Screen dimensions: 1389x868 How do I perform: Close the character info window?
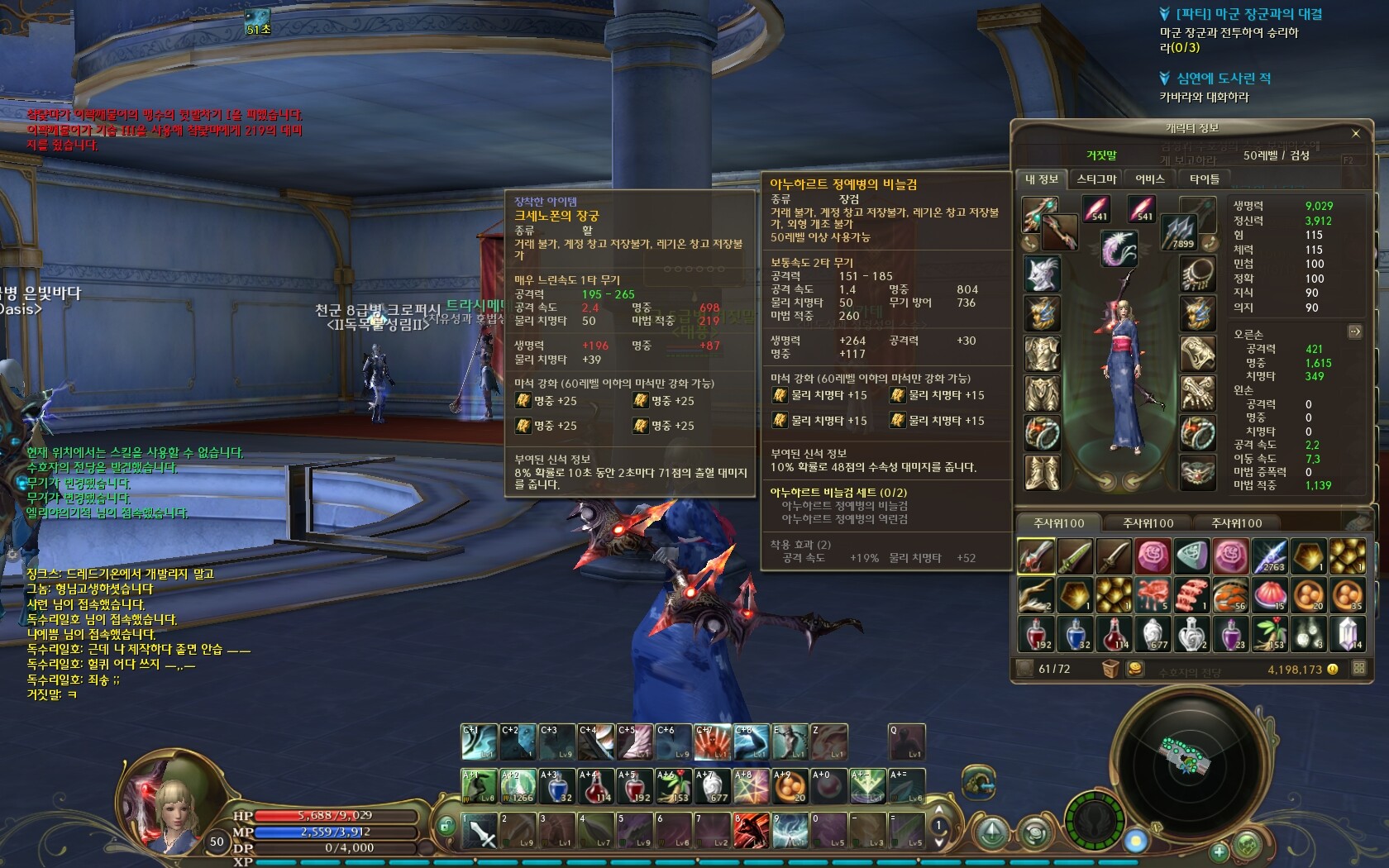1355,133
